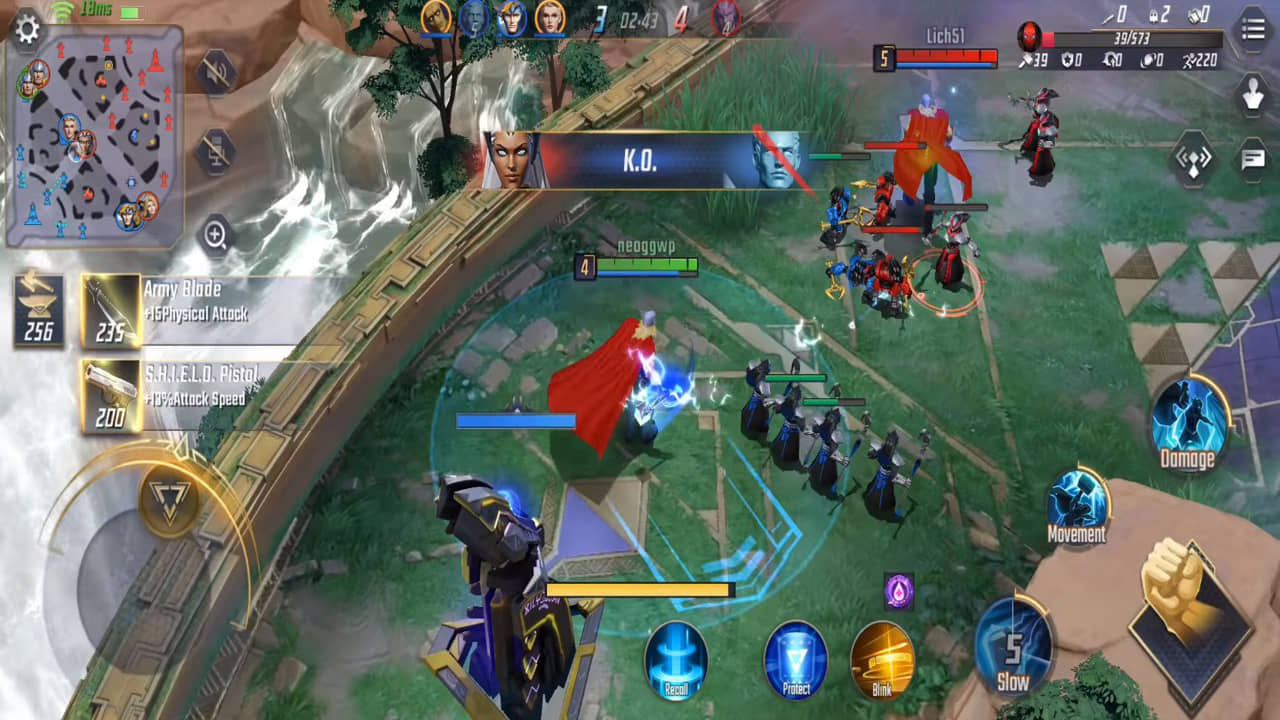Image resolution: width=1280 pixels, height=720 pixels.
Task: Click the hero silhouette targeting button
Action: (x=1252, y=95)
